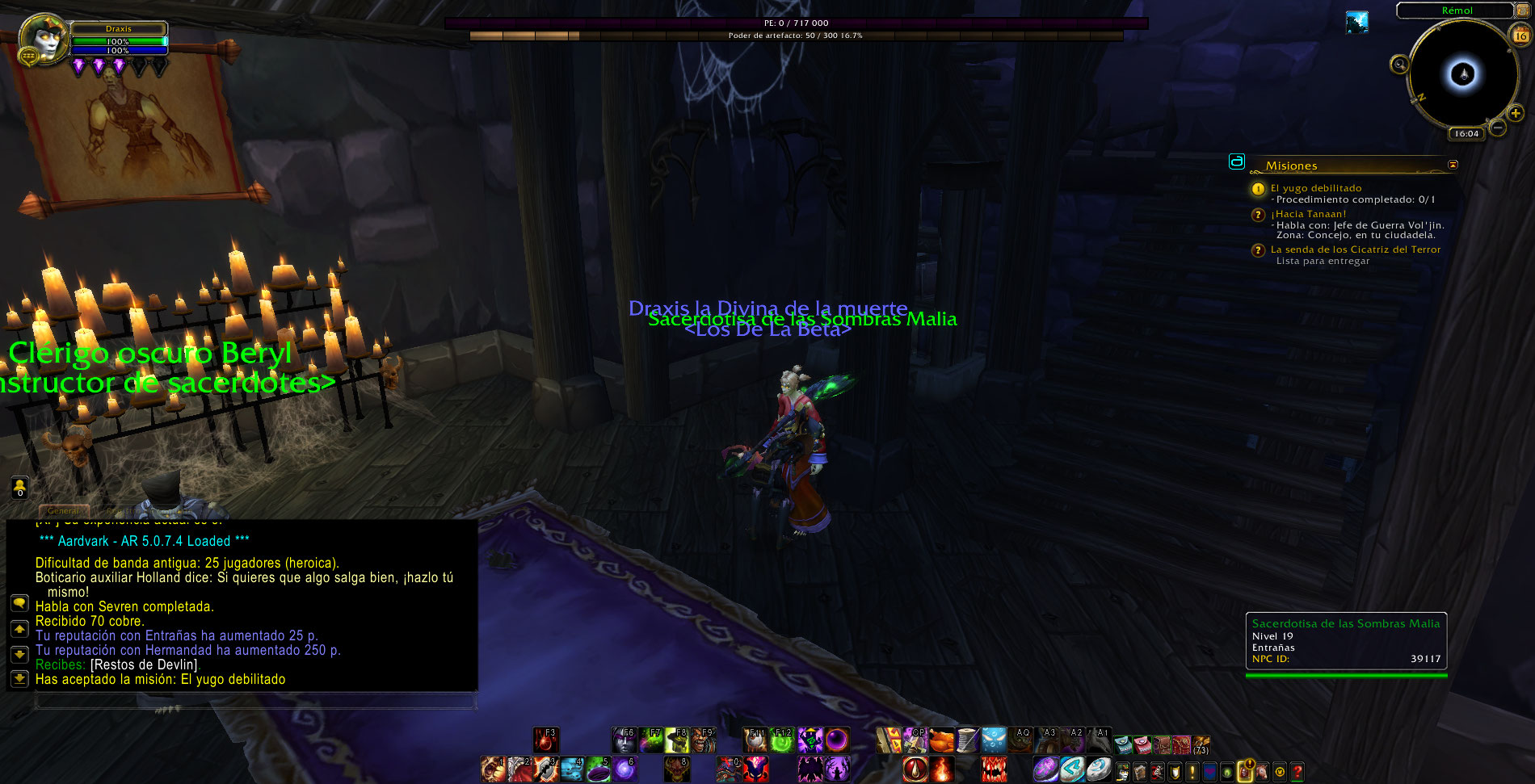Zoom in the minimap with plus button
The height and width of the screenshot is (784, 1535).
point(1516,114)
